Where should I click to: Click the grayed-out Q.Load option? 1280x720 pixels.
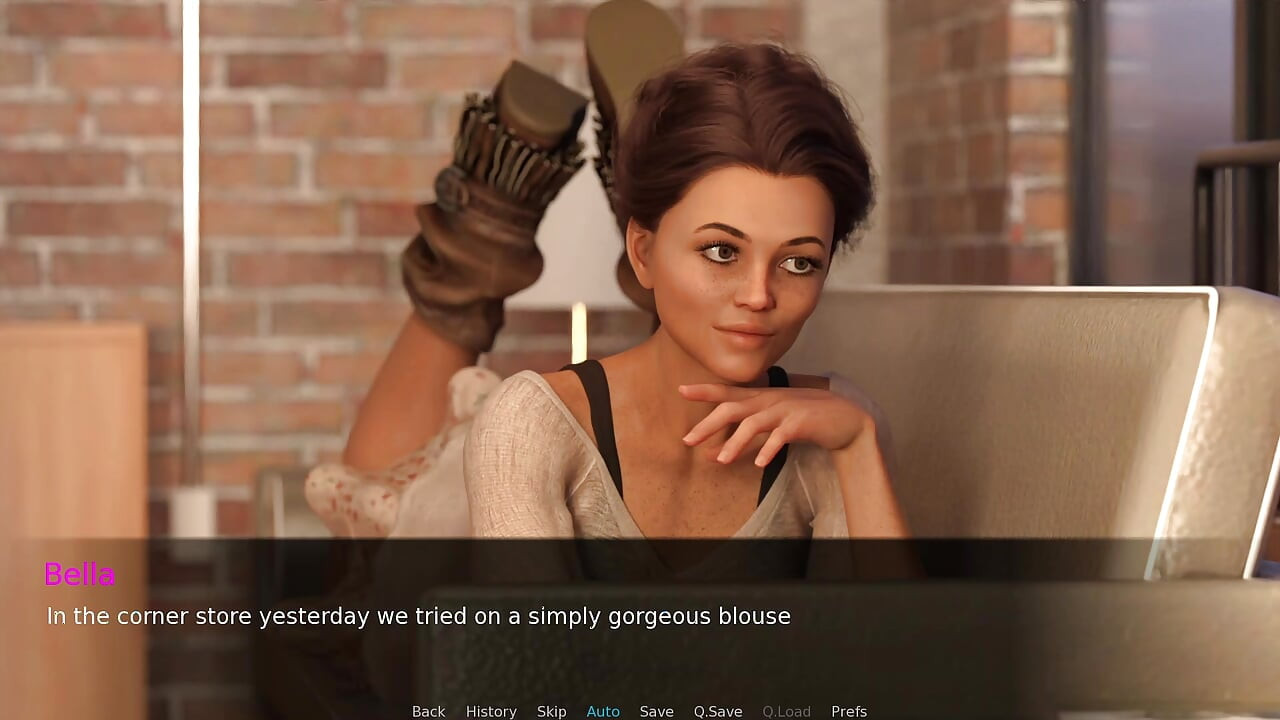click(x=786, y=710)
